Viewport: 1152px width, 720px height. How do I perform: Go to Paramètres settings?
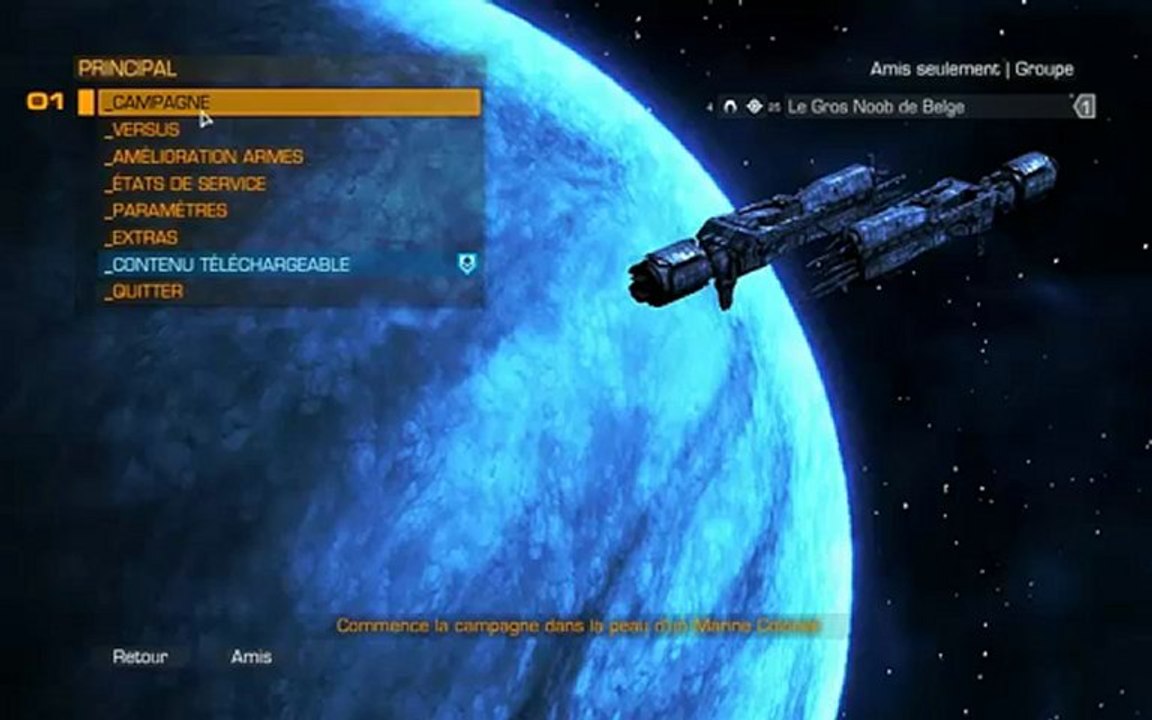(169, 211)
